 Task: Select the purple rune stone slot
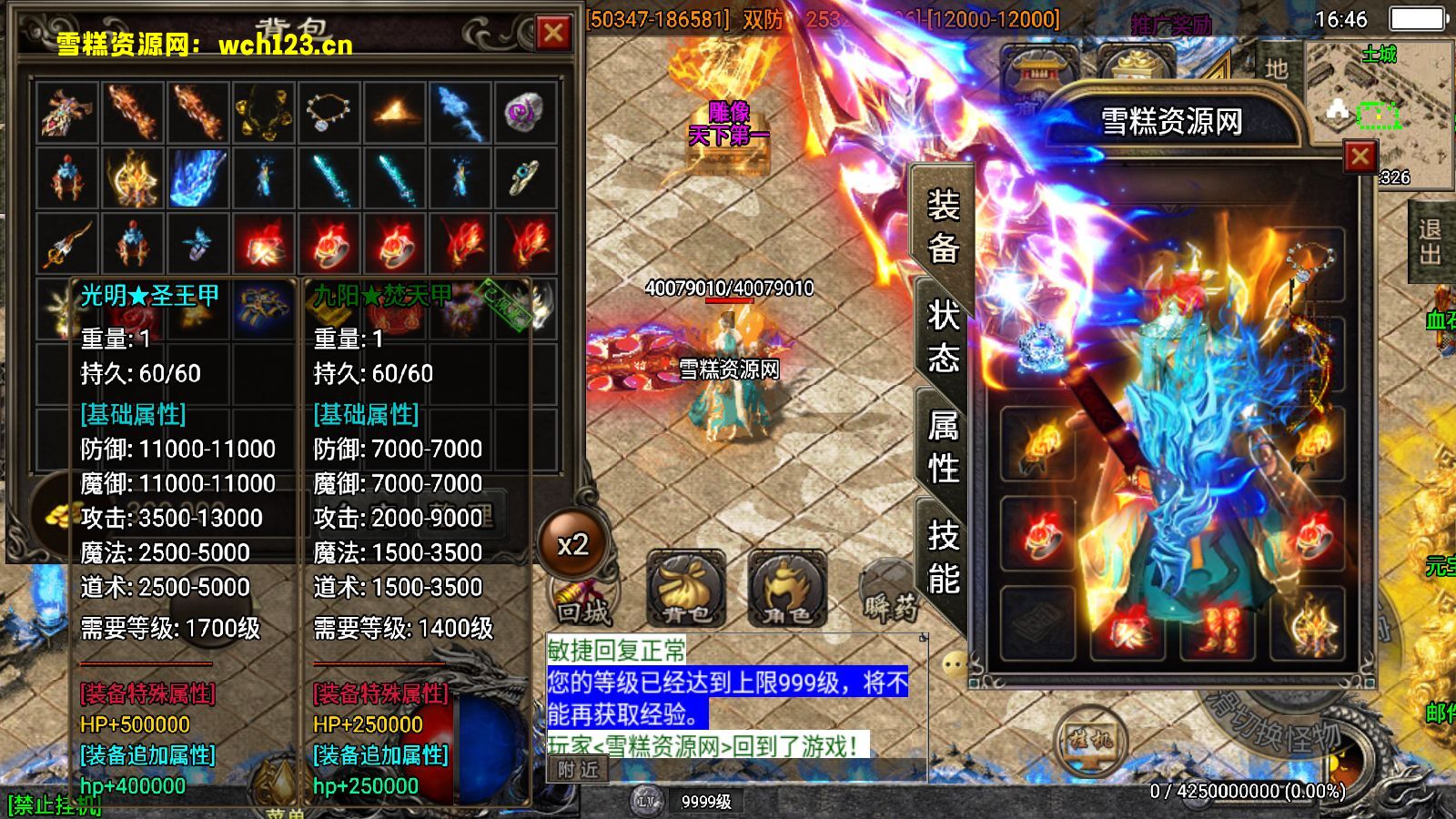click(x=525, y=113)
